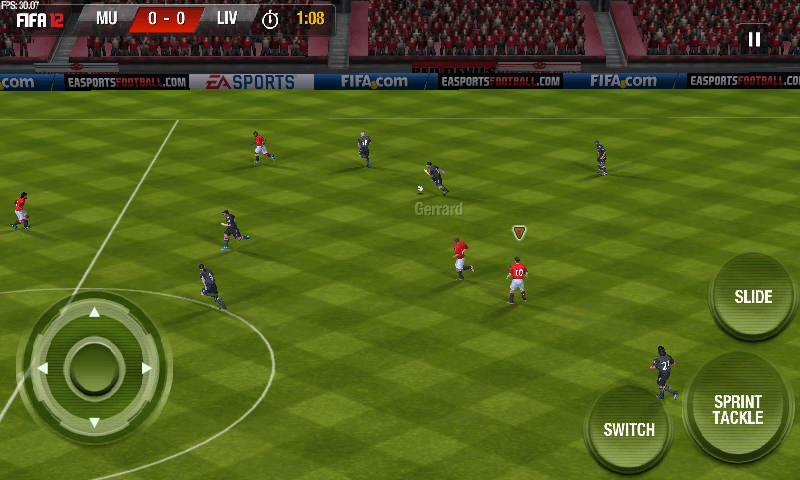Tap the SLIDE button

(753, 297)
